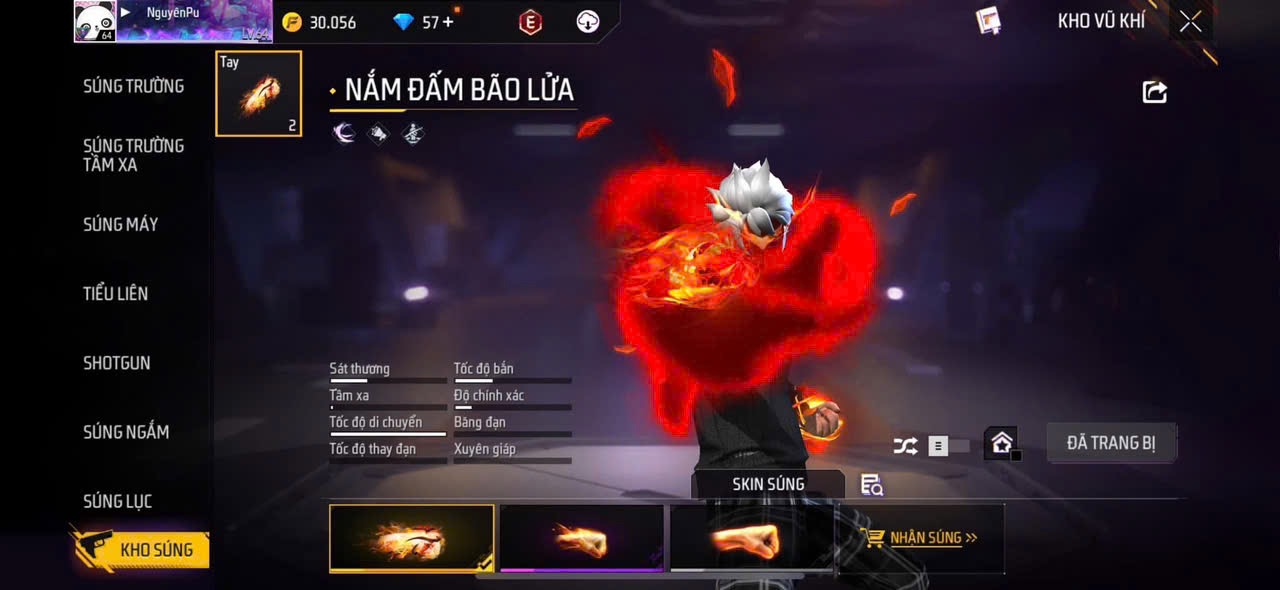The width and height of the screenshot is (1280, 590).
Task: Switch to the SÚNG MÁY category
Action: (120, 224)
